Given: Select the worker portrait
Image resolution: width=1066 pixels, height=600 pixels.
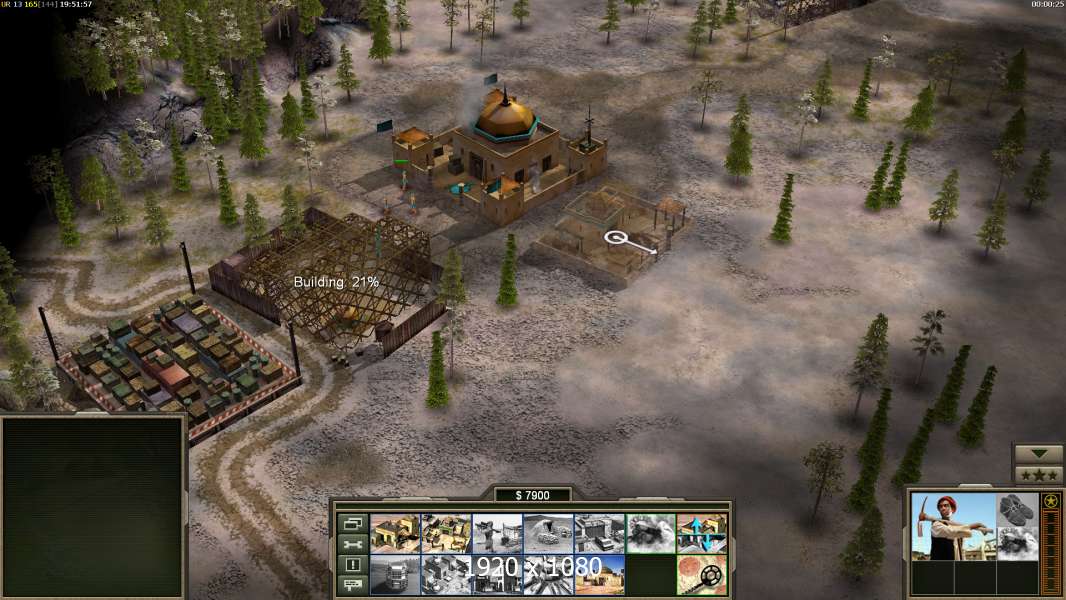Looking at the screenshot, I should (x=953, y=526).
